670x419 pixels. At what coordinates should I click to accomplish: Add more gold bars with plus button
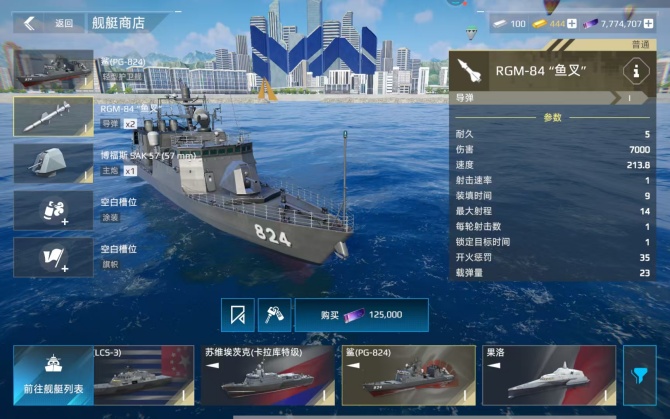[x=572, y=23]
